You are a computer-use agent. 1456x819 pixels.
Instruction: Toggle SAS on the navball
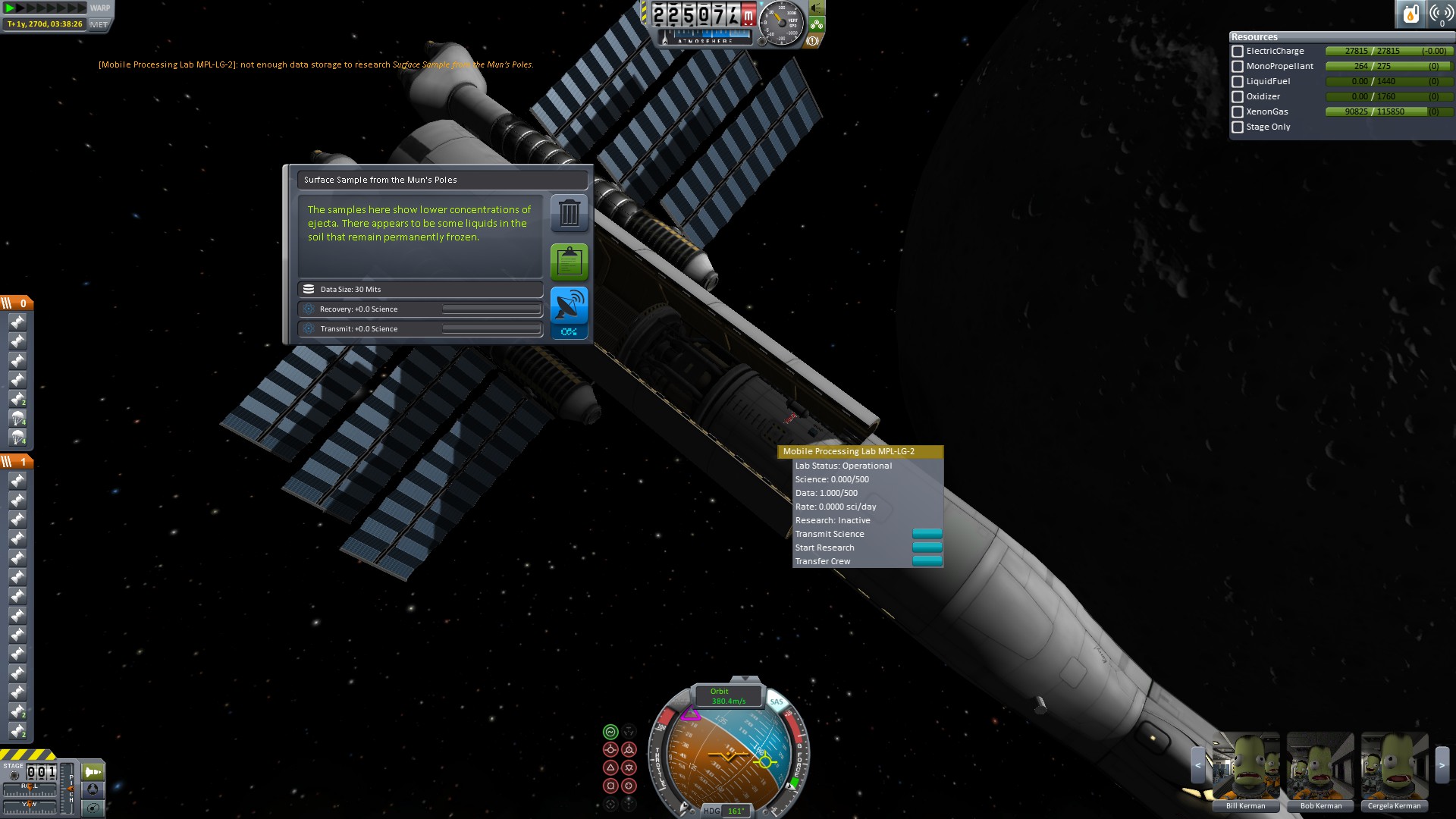click(x=777, y=702)
